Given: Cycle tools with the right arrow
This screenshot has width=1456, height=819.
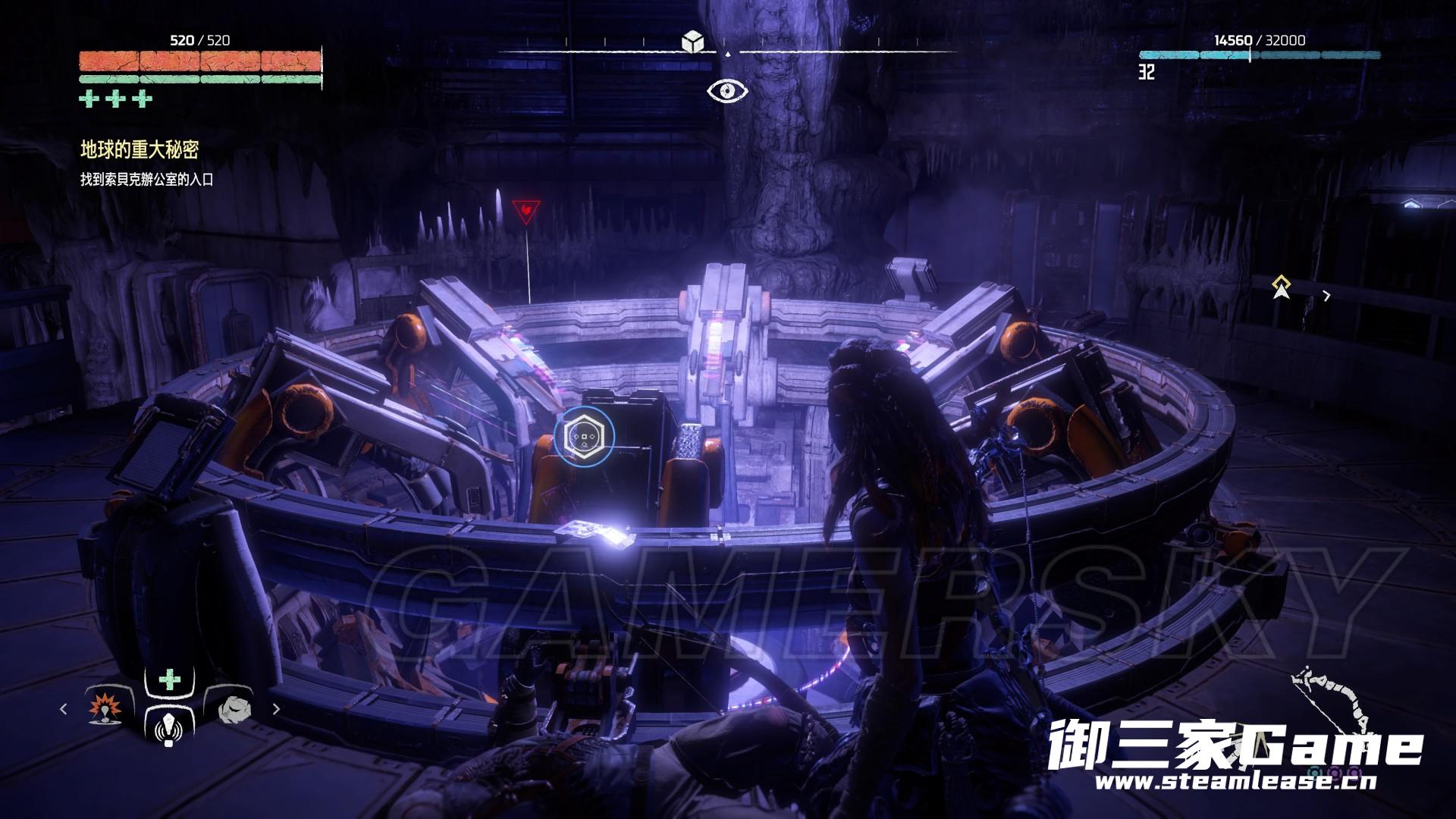Looking at the screenshot, I should tap(276, 709).
